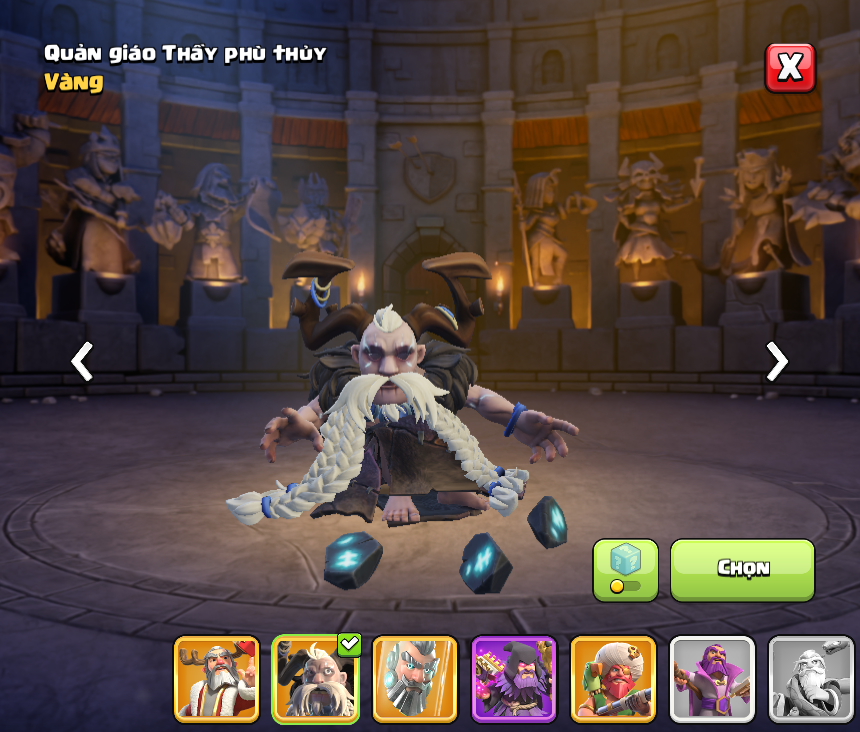Show the previous skin with left arrow

[82, 361]
